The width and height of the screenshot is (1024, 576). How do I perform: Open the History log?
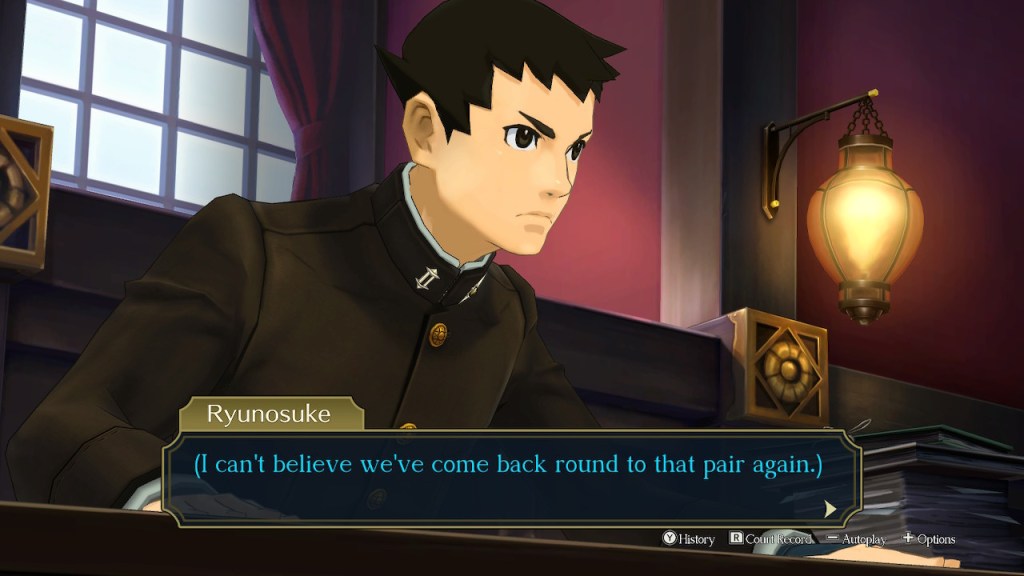point(688,539)
